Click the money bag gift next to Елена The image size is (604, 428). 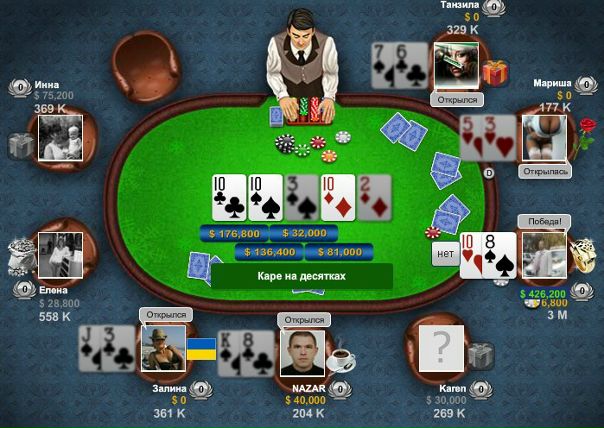20,256
